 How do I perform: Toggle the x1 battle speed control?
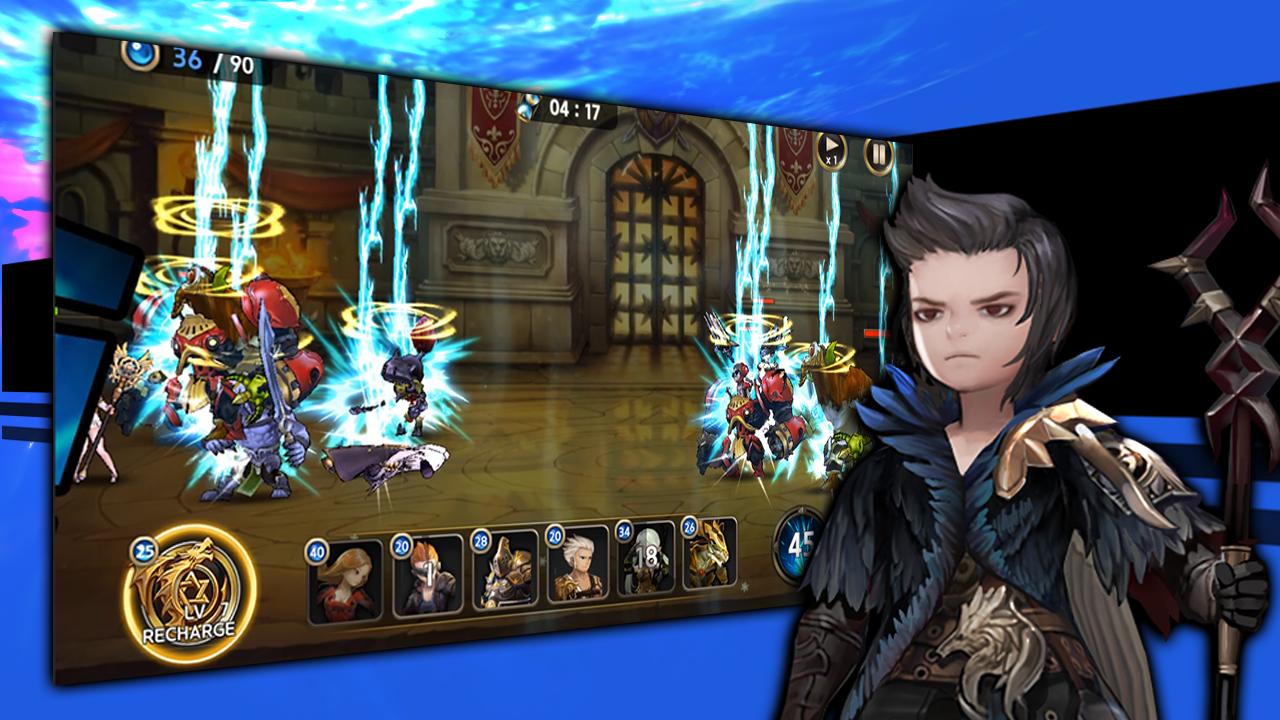point(830,153)
